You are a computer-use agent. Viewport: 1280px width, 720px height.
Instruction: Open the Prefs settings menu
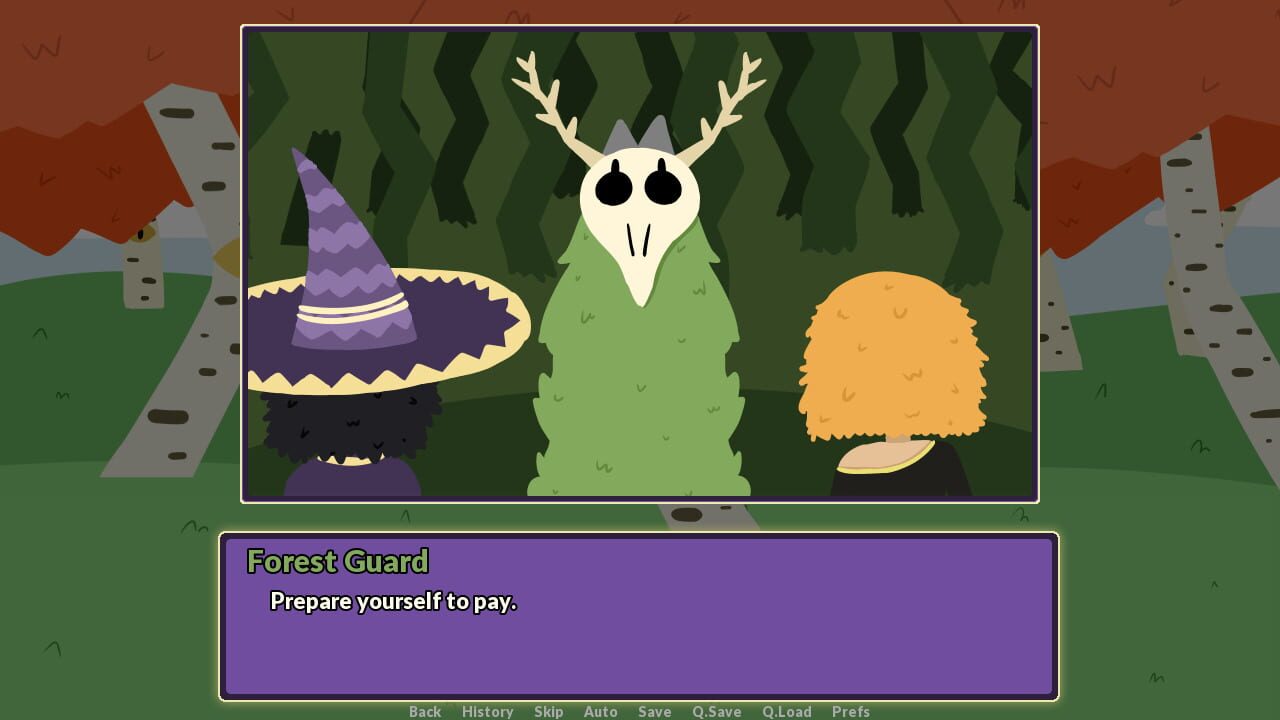(851, 711)
